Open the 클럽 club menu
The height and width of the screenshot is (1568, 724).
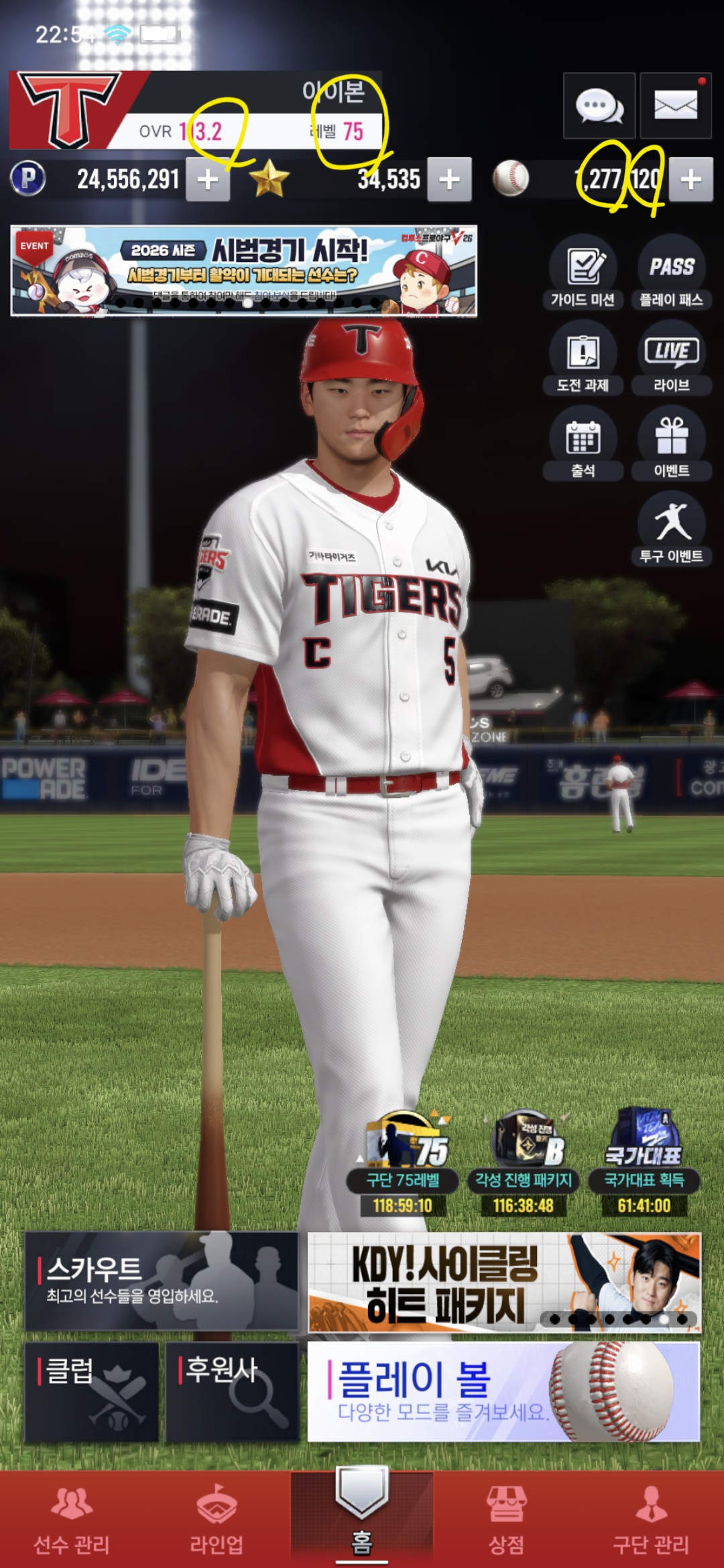click(92, 1391)
